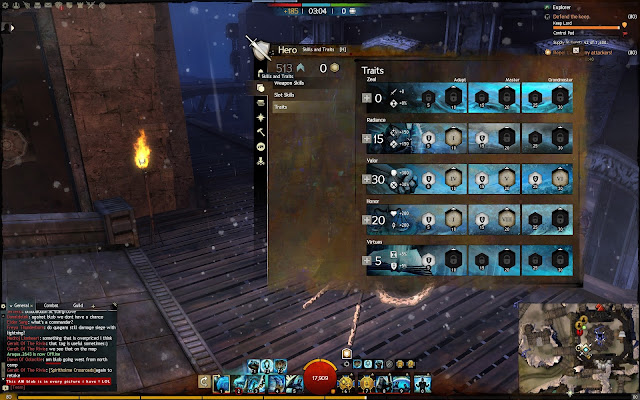This screenshot has width=640, height=400.
Task: Open the General chat tab
Action: (21, 304)
